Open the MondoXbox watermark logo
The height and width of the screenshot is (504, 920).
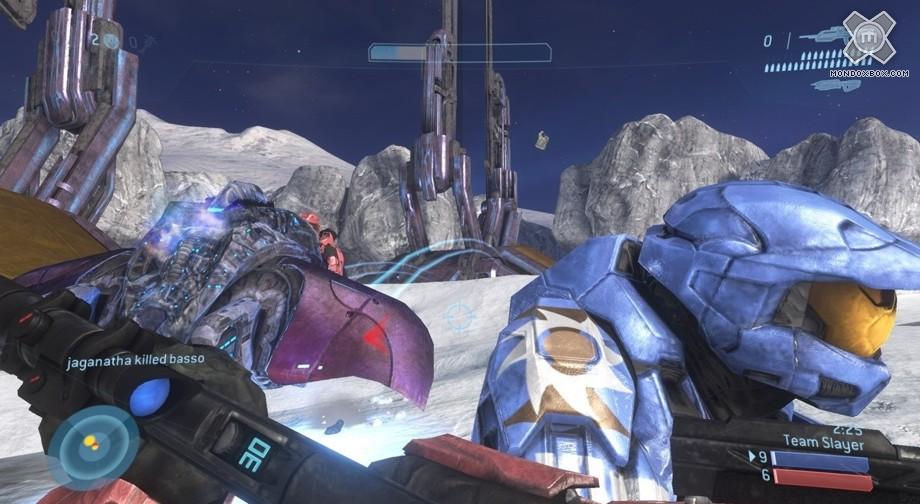click(x=867, y=40)
